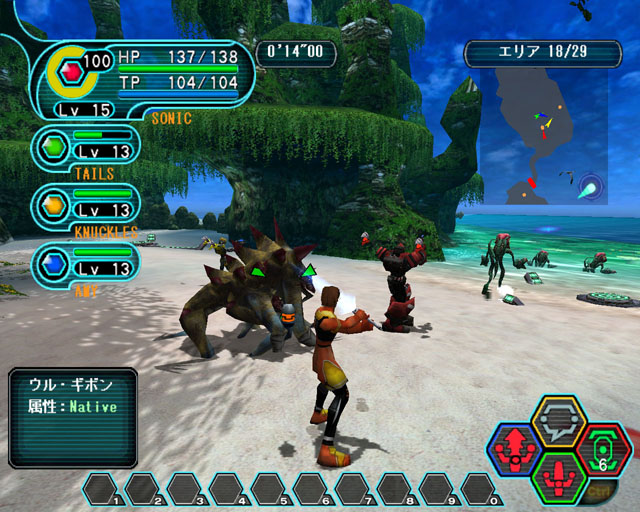The height and width of the screenshot is (512, 640).
Task: Activate the blue-bordered red arrow palette icon
Action: [x=515, y=451]
